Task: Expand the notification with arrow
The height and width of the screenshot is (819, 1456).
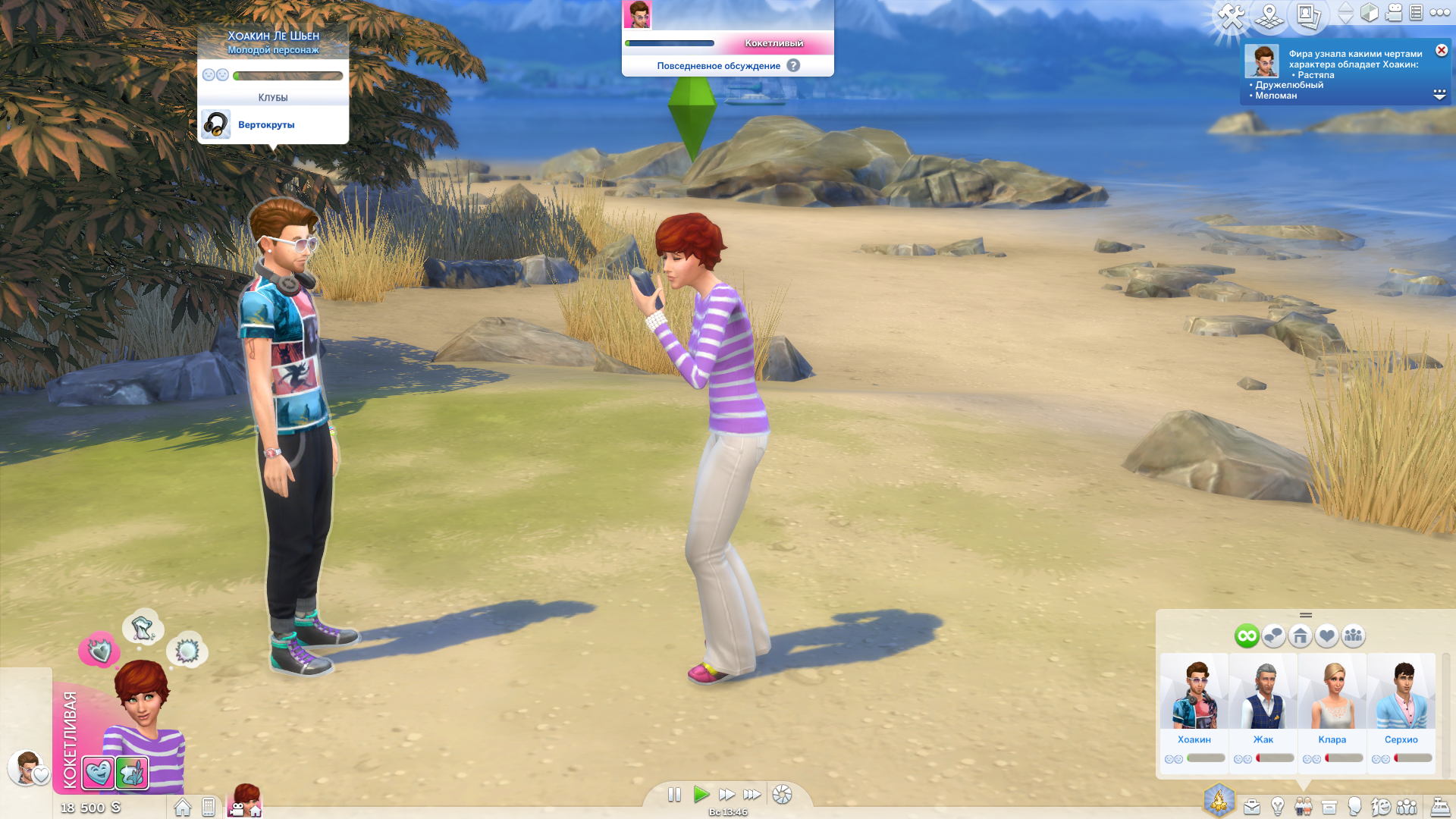Action: coord(1439,95)
